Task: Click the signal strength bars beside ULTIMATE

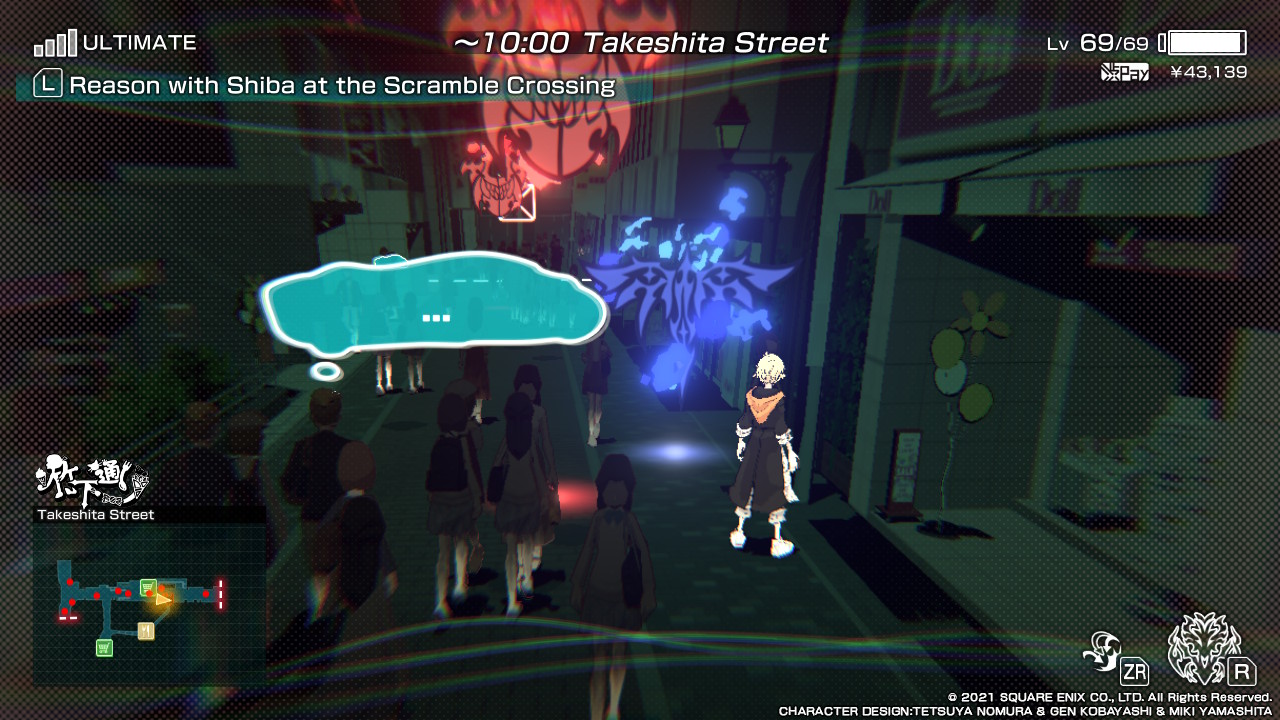Action: [55, 42]
